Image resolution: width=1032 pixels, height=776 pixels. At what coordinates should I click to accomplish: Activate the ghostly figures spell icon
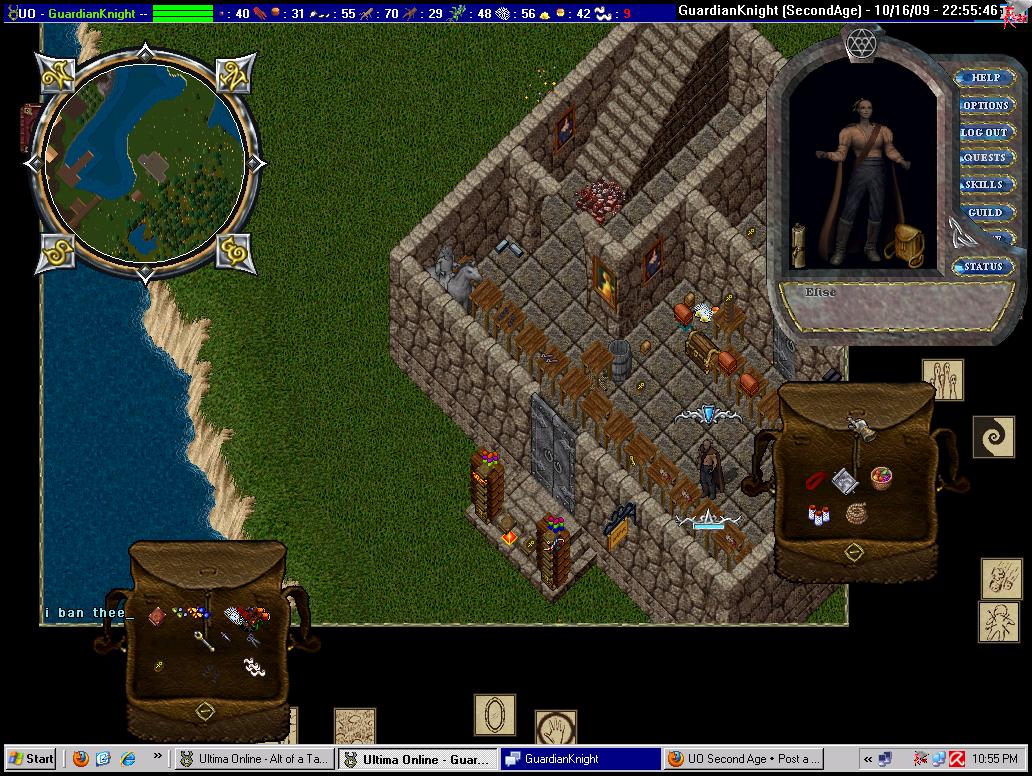click(x=942, y=380)
